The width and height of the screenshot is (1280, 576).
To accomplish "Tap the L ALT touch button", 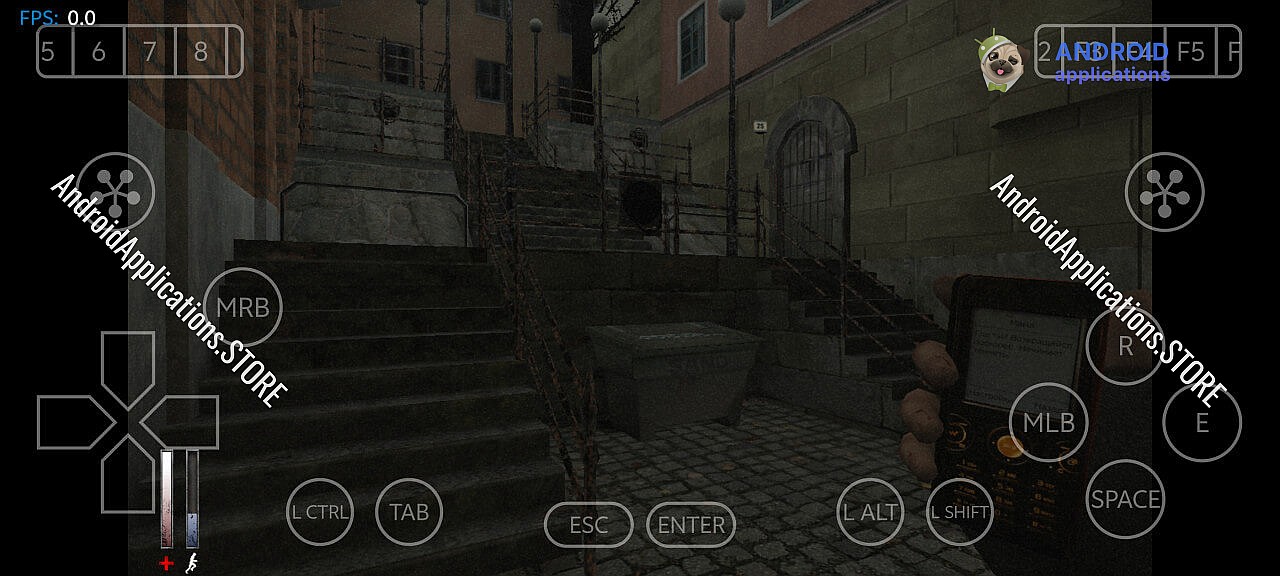I will point(870,512).
